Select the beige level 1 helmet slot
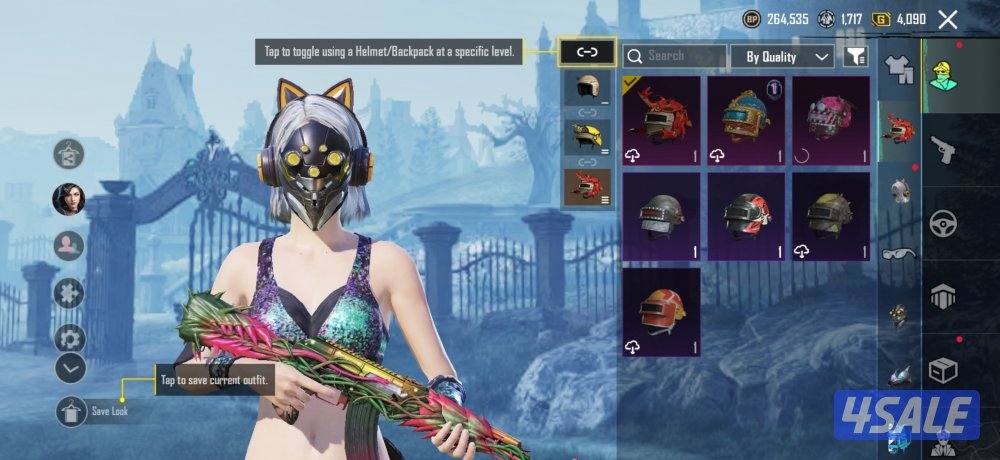Image resolution: width=1000 pixels, height=460 pixels. point(587,88)
